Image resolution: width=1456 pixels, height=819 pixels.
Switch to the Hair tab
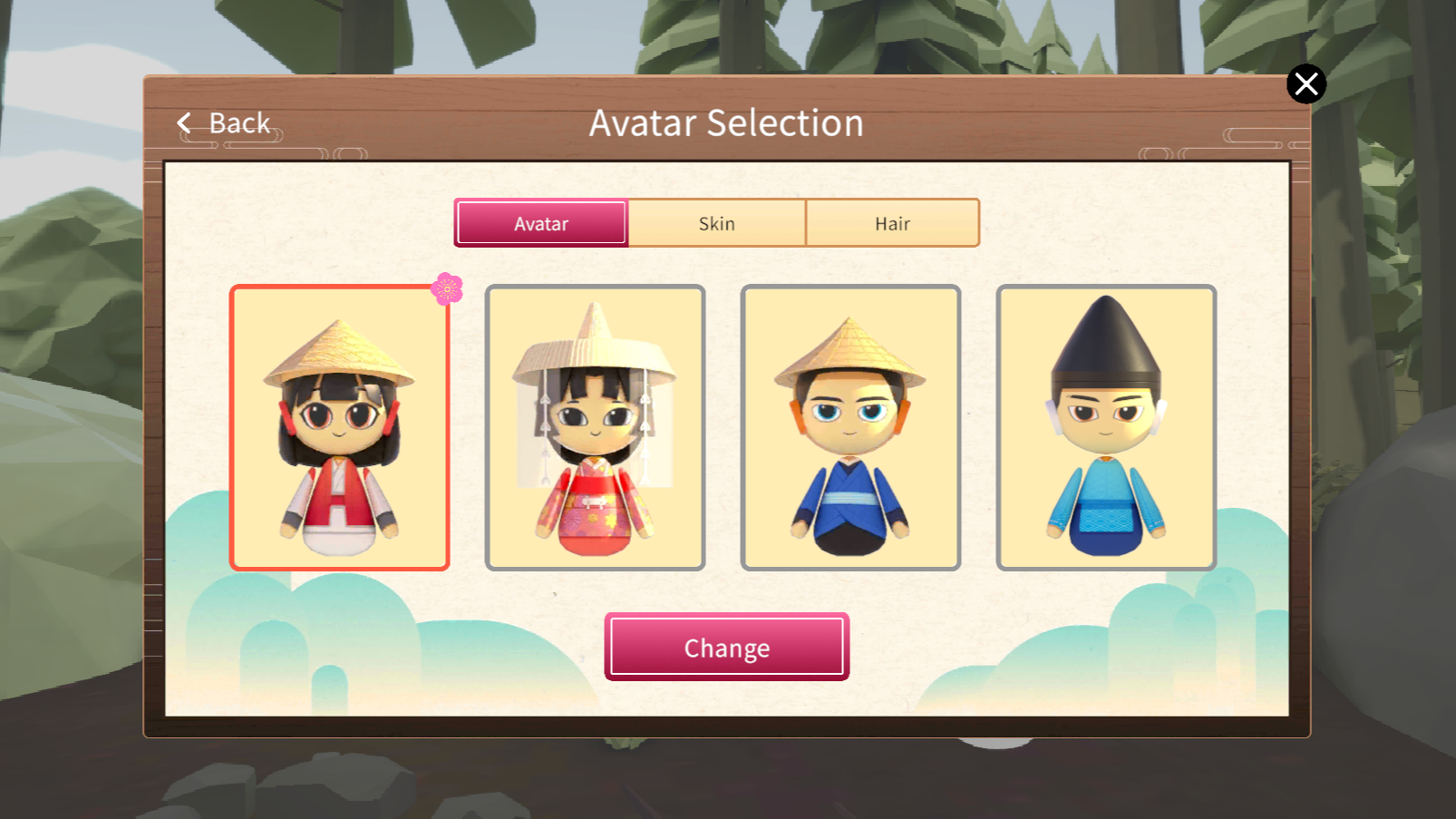point(892,223)
